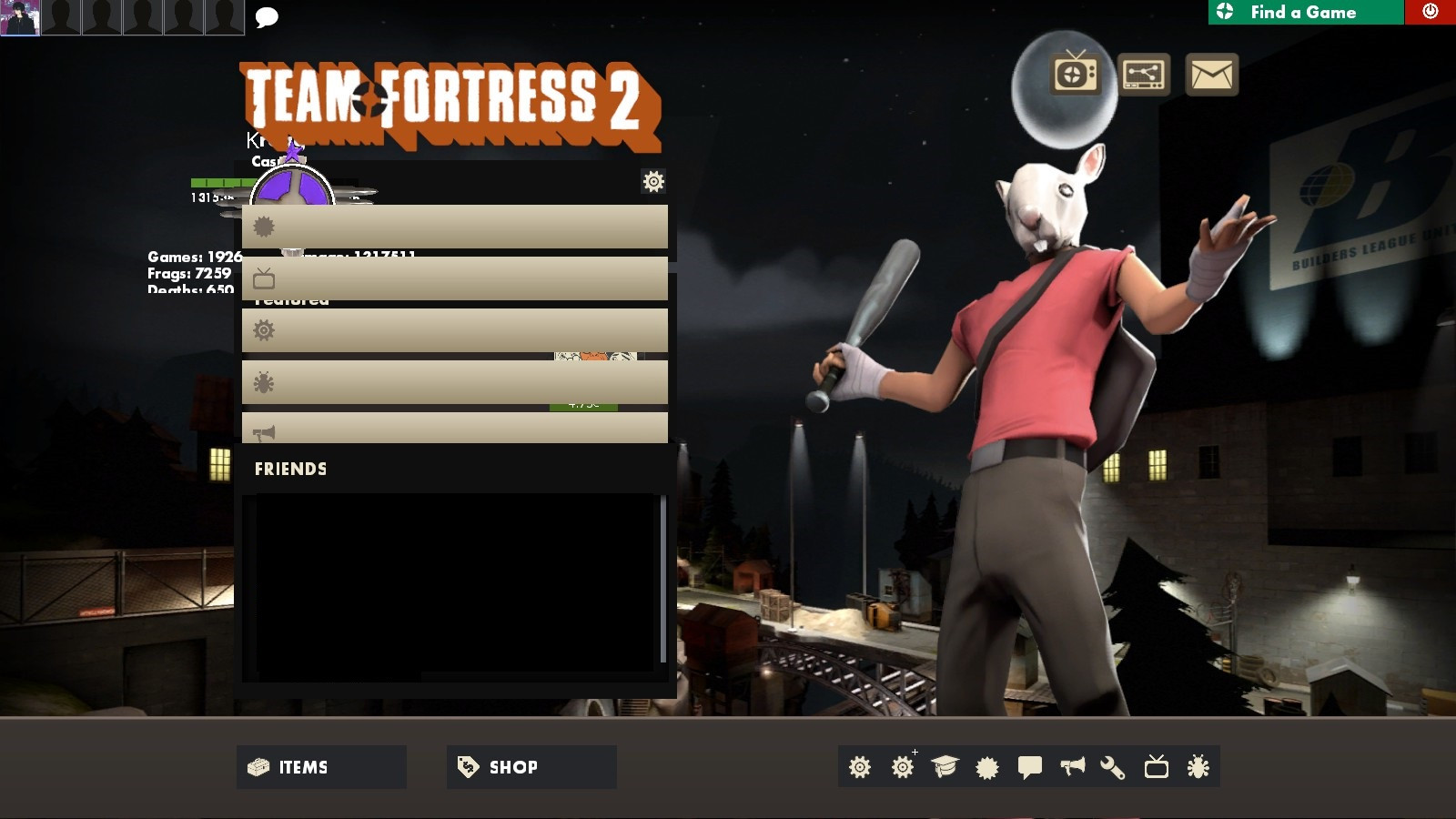This screenshot has height=819, width=1456.
Task: View achievements via the starburst icon
Action: coord(986,767)
